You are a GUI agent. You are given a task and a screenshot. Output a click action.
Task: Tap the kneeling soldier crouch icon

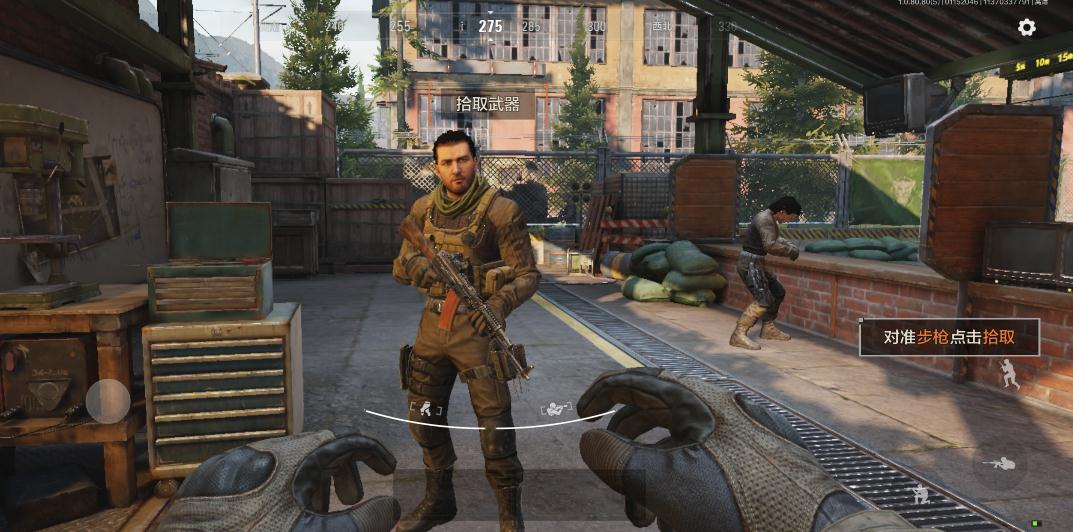click(x=920, y=493)
